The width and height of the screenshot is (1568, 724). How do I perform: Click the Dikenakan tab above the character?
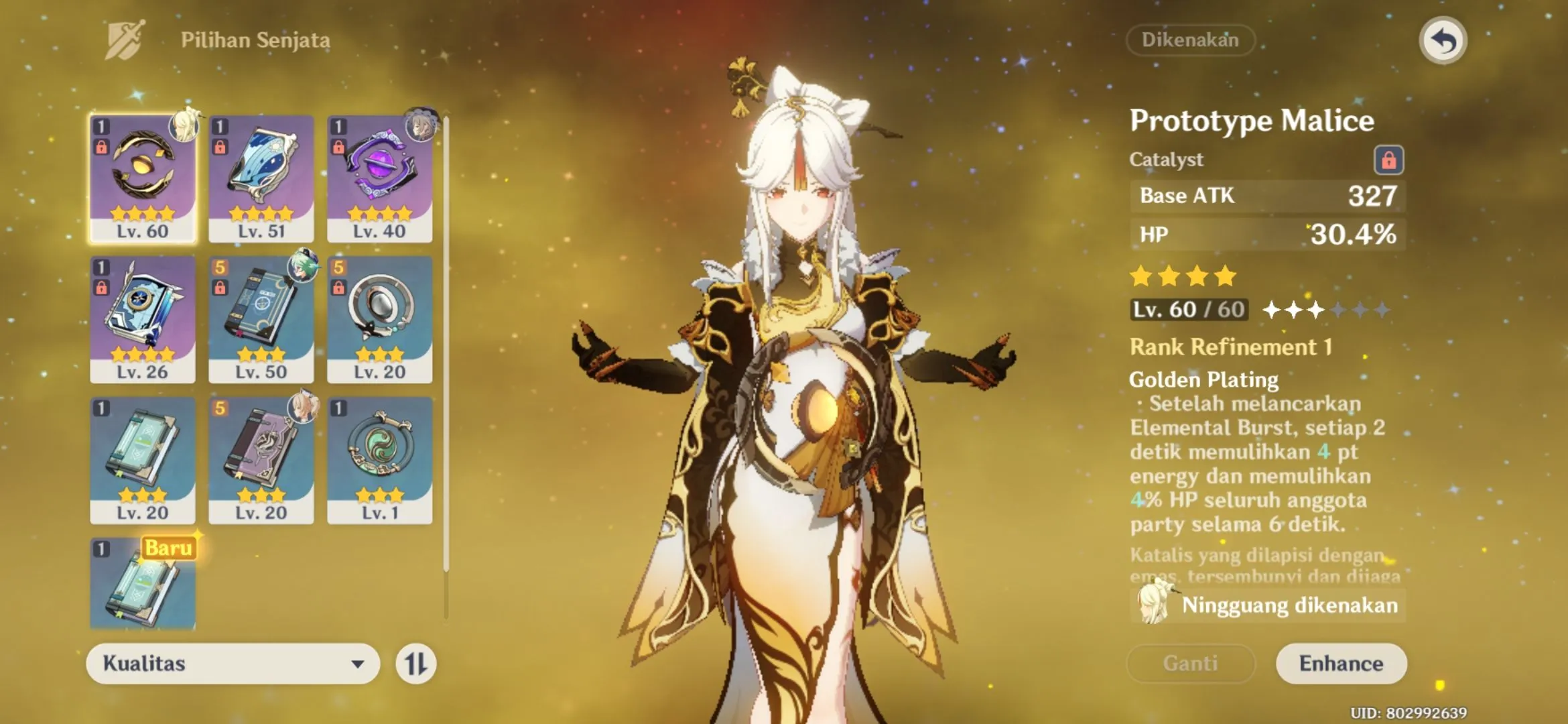pyautogui.click(x=1190, y=40)
